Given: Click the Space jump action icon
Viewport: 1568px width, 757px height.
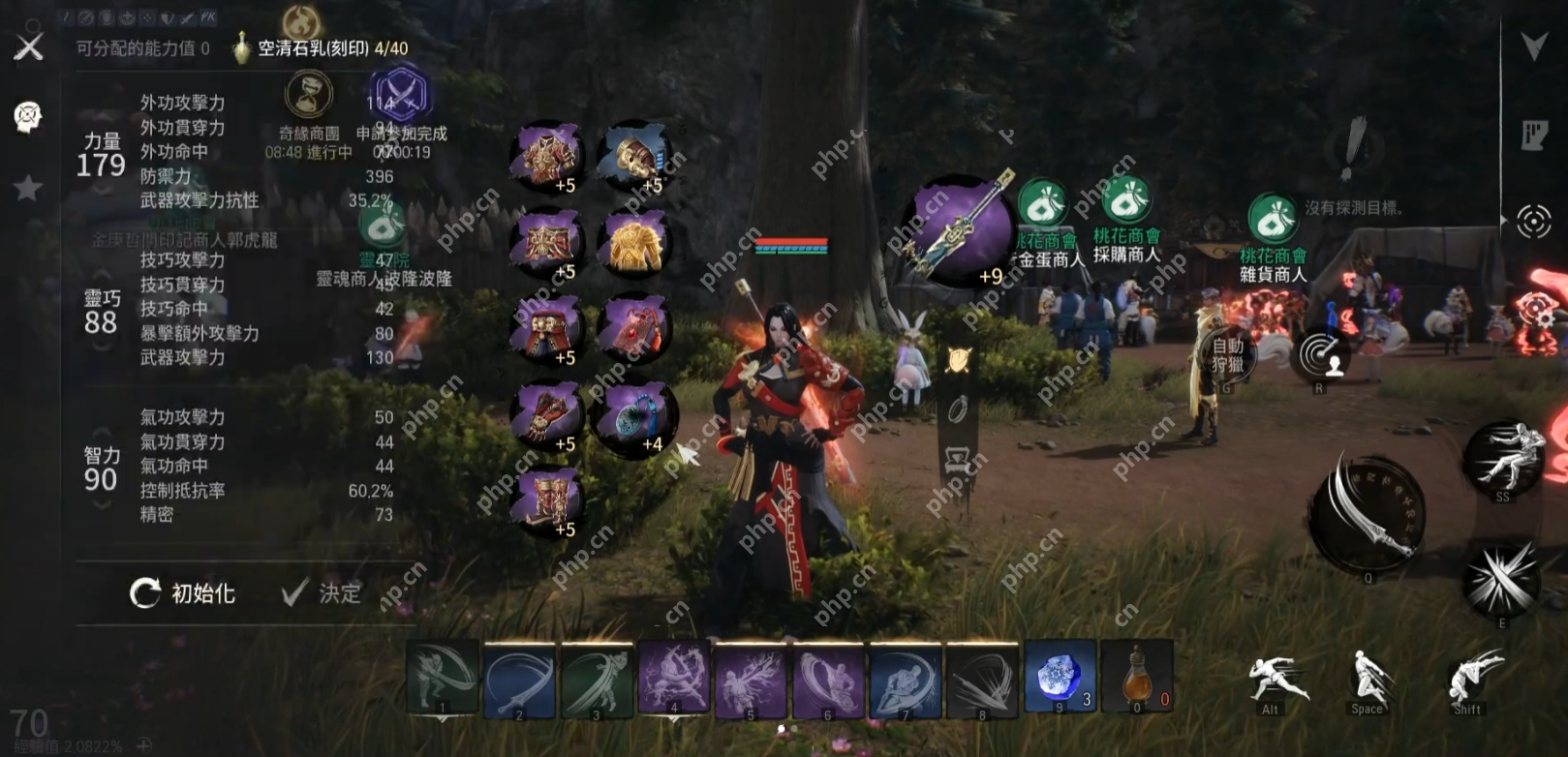Looking at the screenshot, I should (x=1367, y=678).
